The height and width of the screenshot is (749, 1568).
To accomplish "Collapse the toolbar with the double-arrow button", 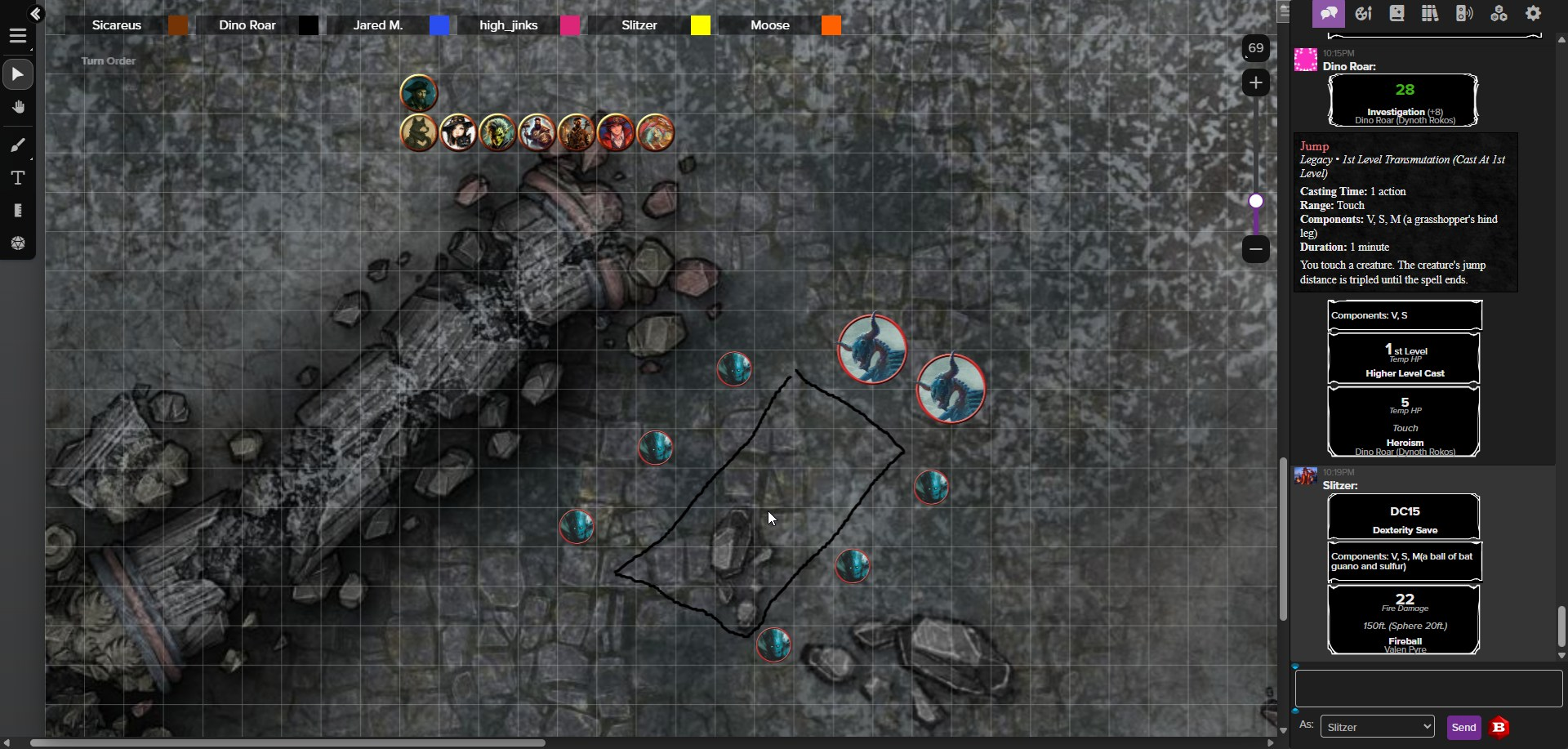I will 36,13.
